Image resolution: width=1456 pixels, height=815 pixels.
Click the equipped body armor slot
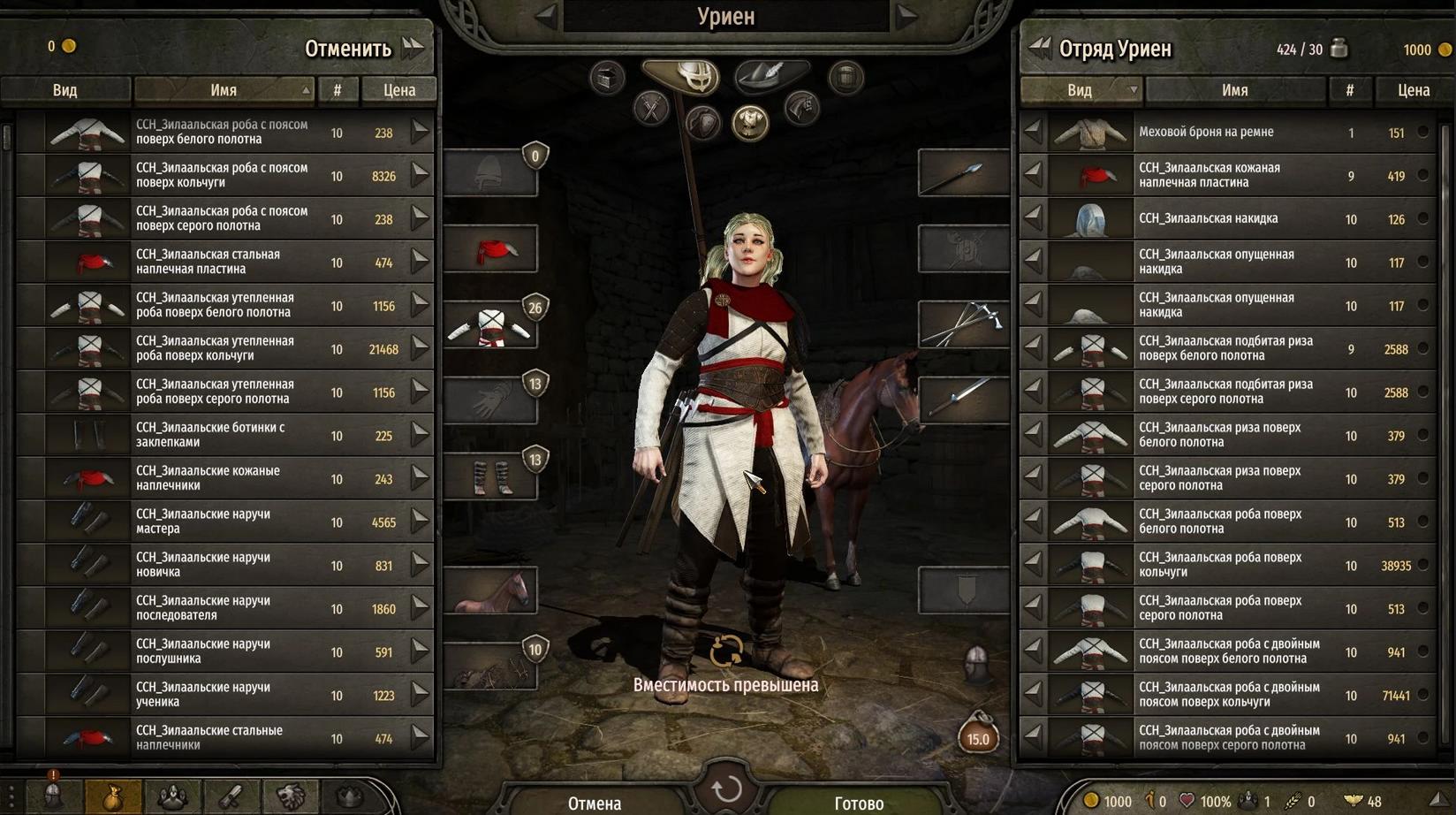pos(491,325)
